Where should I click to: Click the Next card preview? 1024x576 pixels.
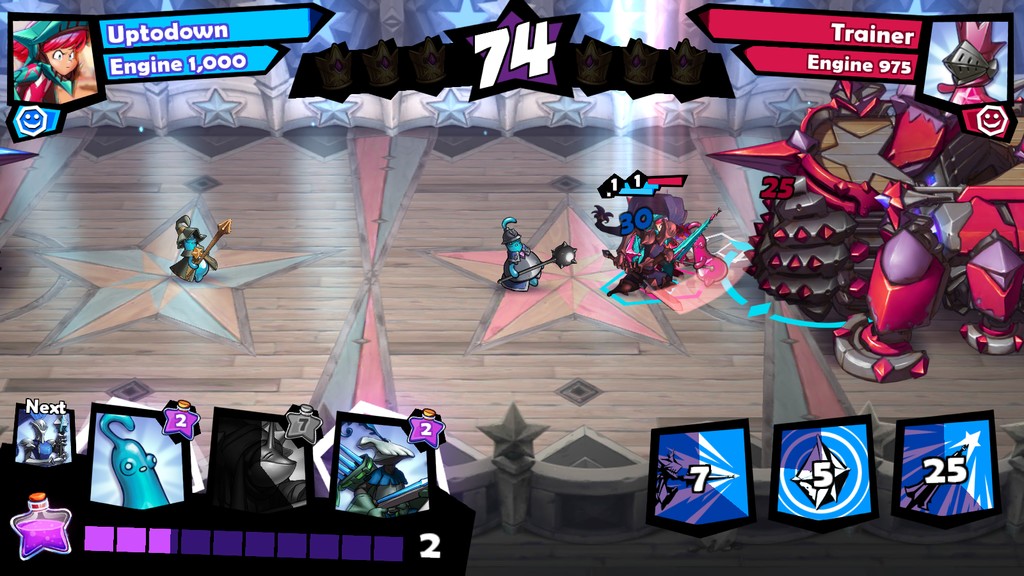pyautogui.click(x=45, y=438)
